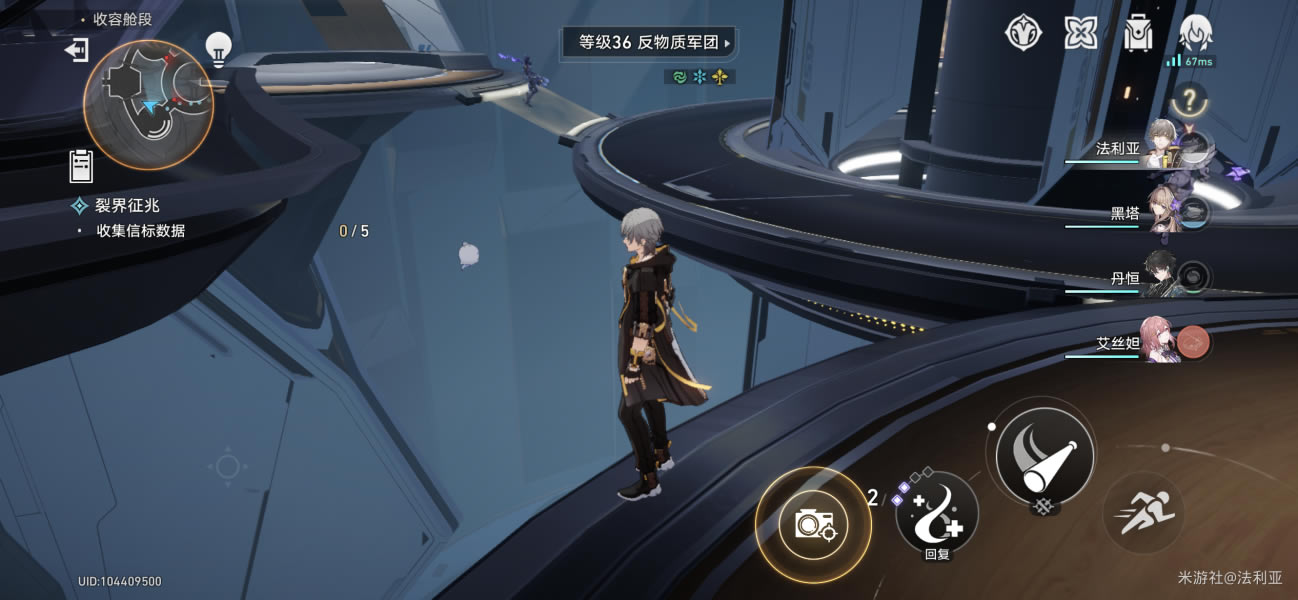
Task: Show hints with the lightbulb icon
Action: (218, 46)
